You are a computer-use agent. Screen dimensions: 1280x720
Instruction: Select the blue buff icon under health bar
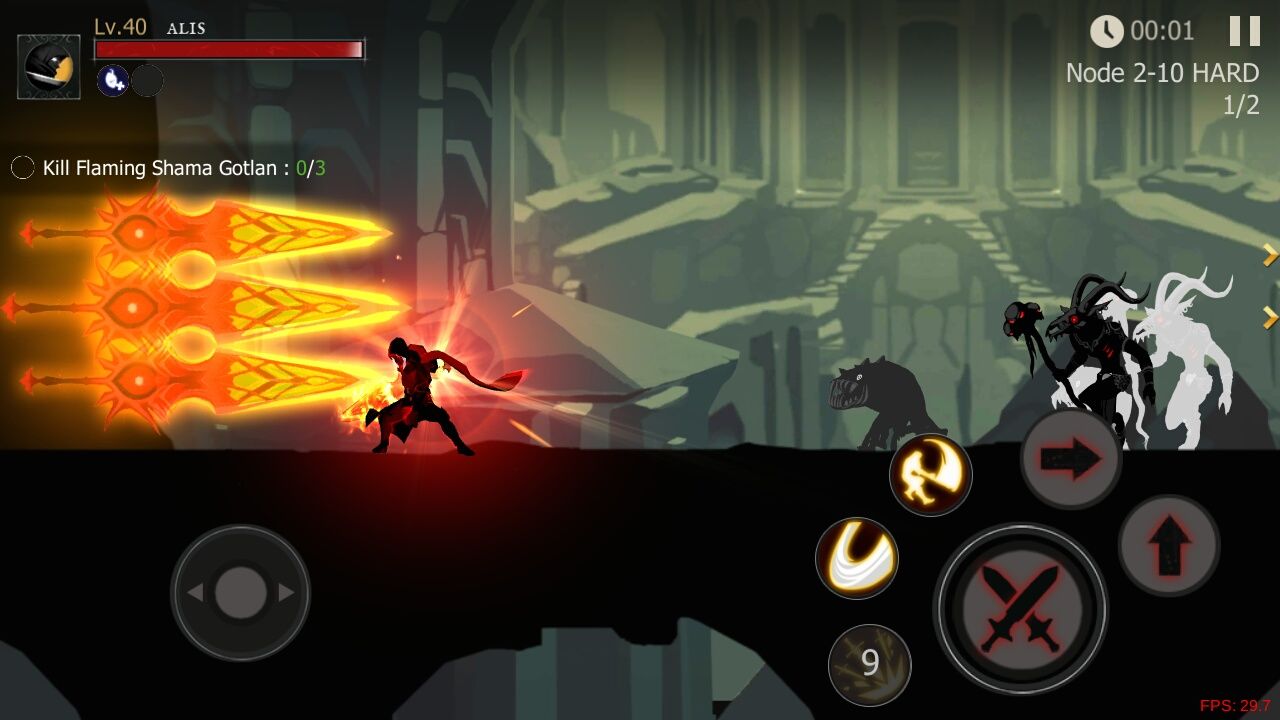[x=112, y=81]
